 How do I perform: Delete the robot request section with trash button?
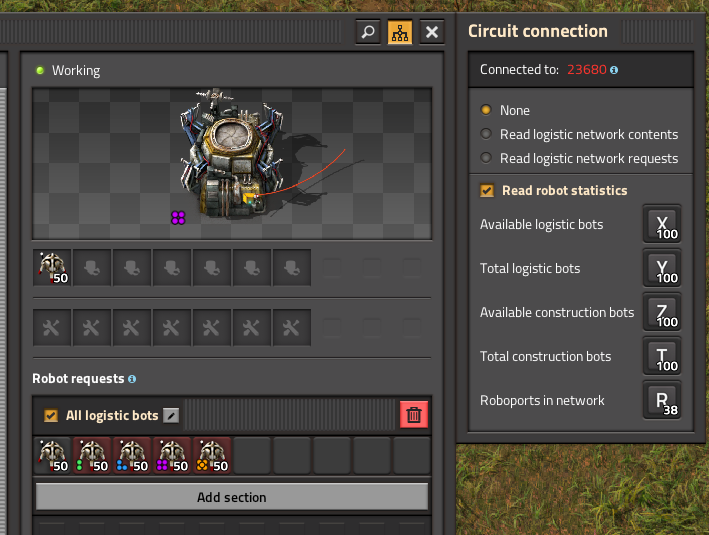pos(414,415)
